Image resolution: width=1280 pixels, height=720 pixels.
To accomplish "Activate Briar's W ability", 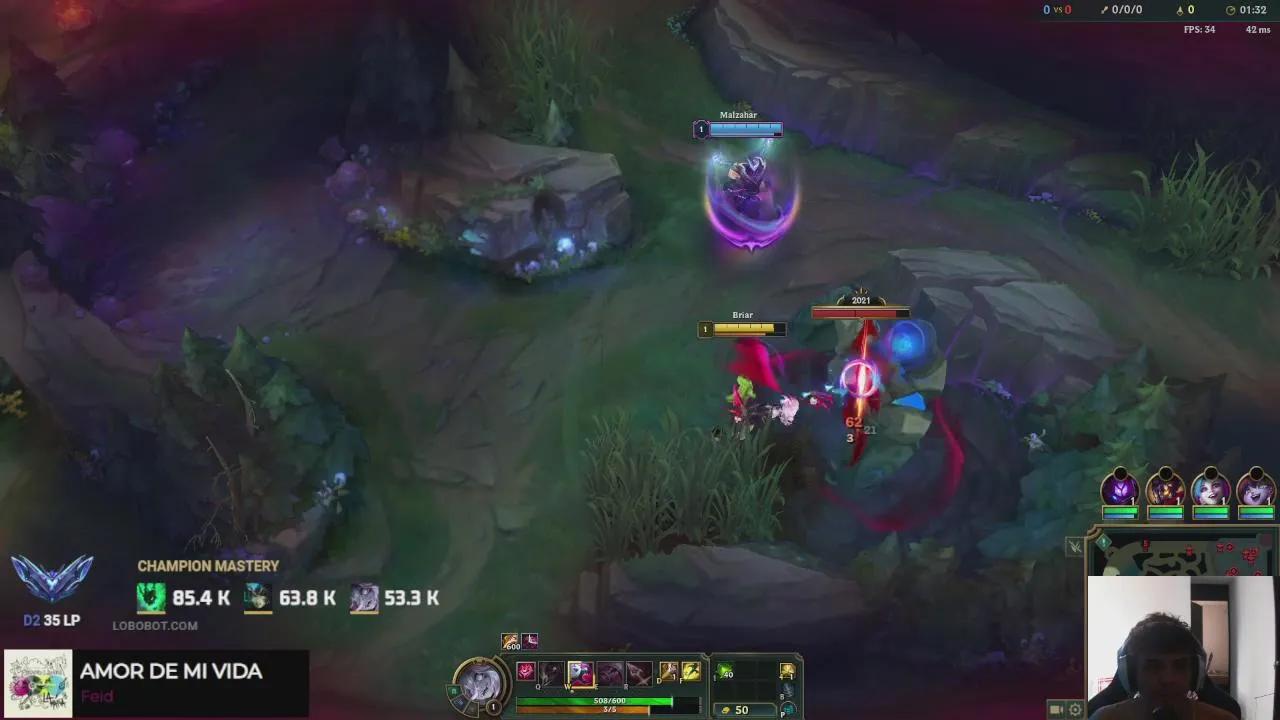I will click(x=579, y=671).
